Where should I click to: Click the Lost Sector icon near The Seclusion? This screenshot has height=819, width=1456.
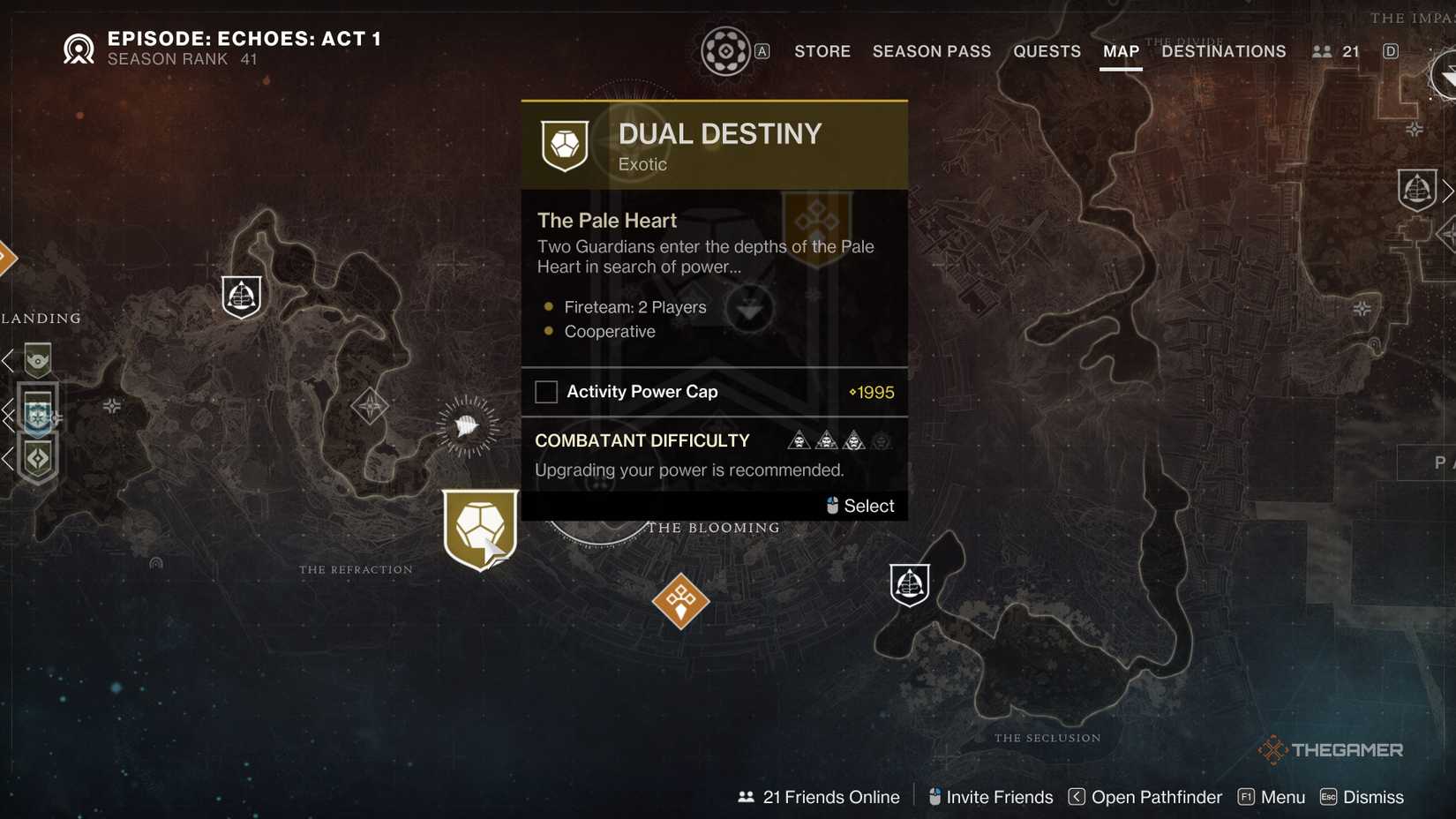(909, 583)
